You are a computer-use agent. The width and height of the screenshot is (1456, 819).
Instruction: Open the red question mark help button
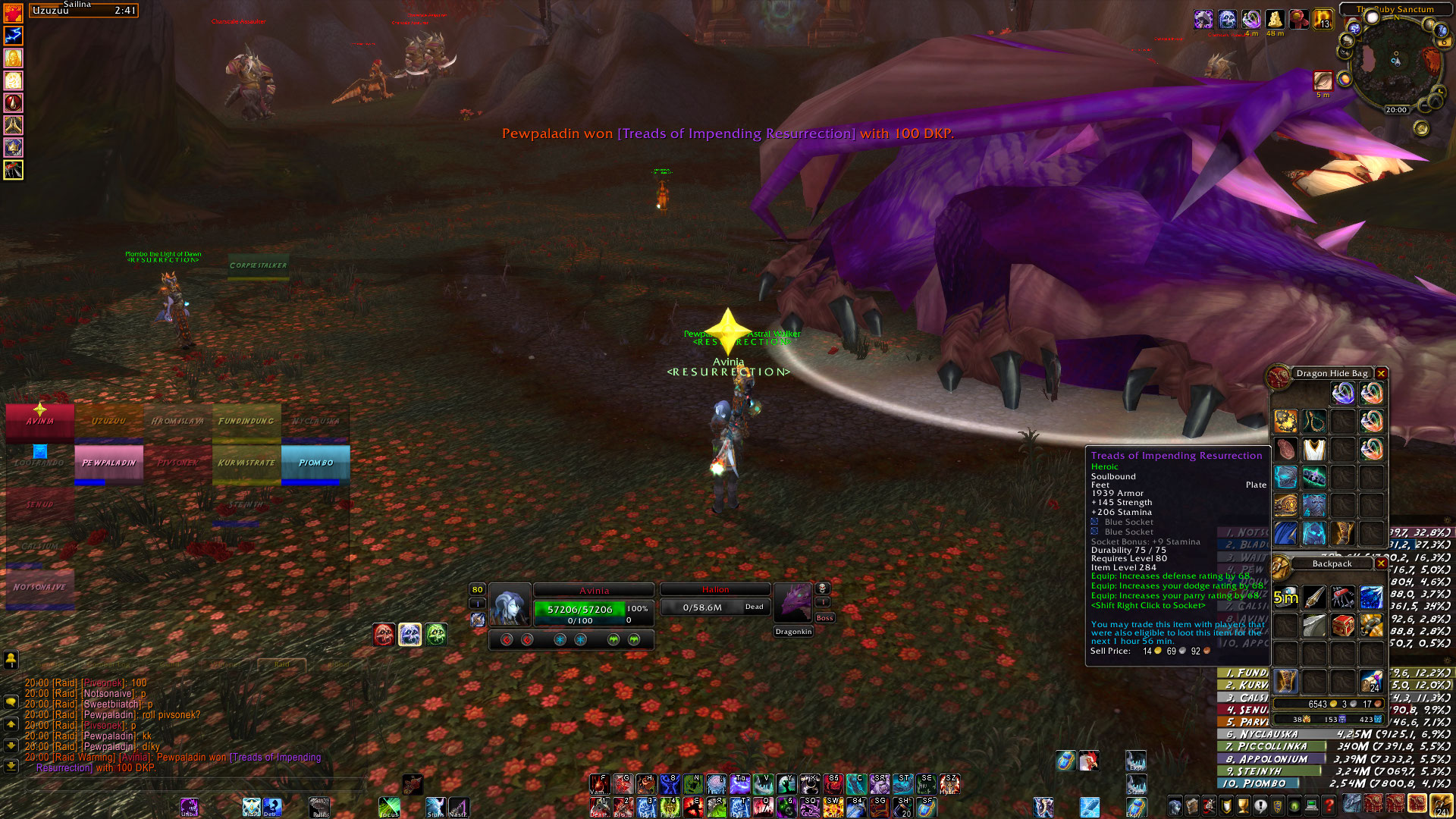[x=1329, y=805]
